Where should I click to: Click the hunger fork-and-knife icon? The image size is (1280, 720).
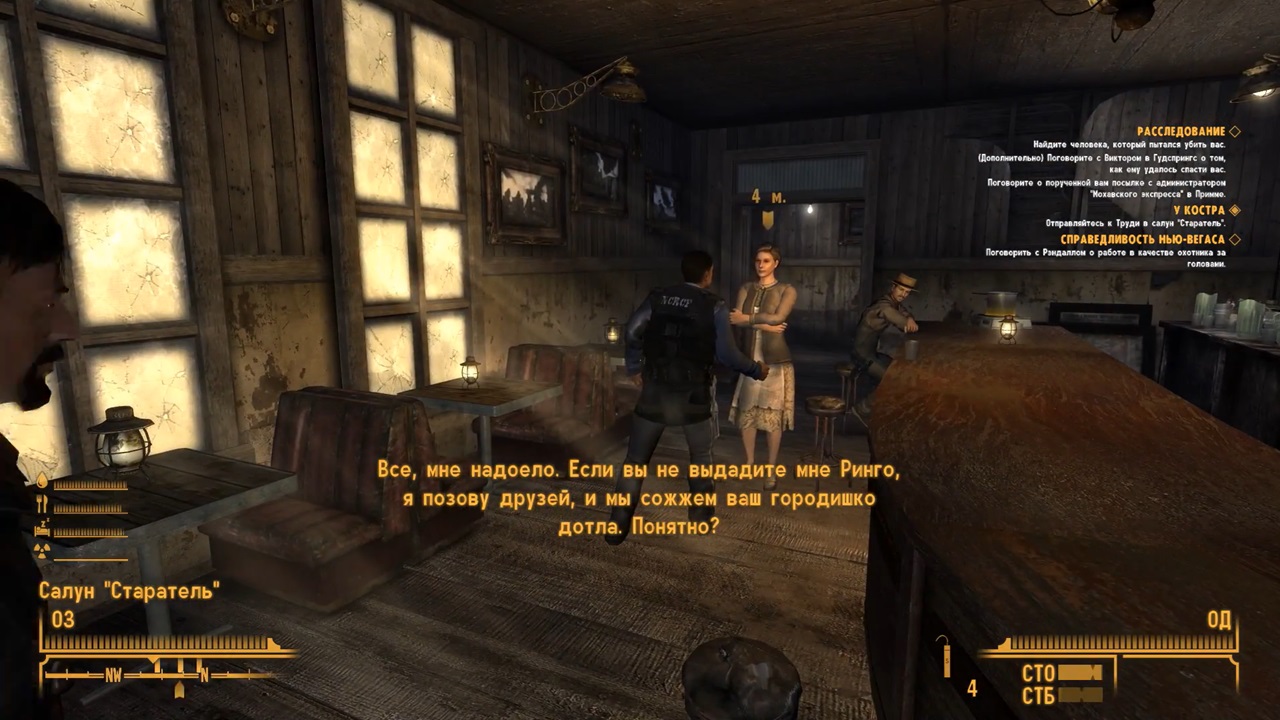tap(41, 503)
